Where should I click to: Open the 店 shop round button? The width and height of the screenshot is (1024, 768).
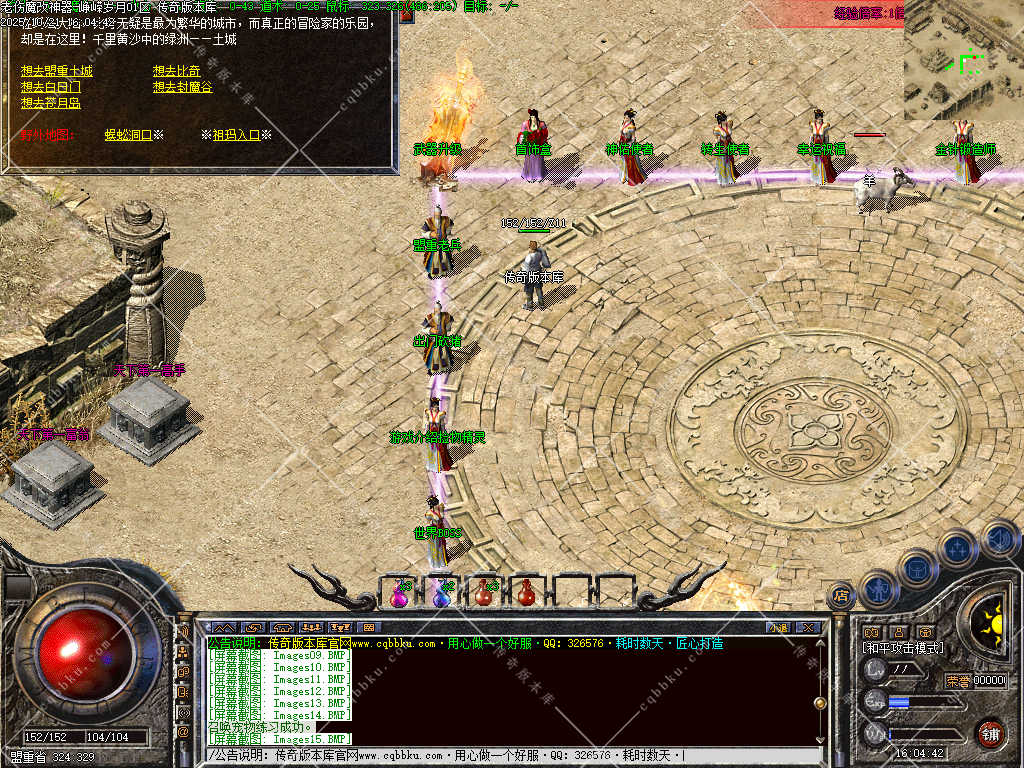click(x=840, y=593)
